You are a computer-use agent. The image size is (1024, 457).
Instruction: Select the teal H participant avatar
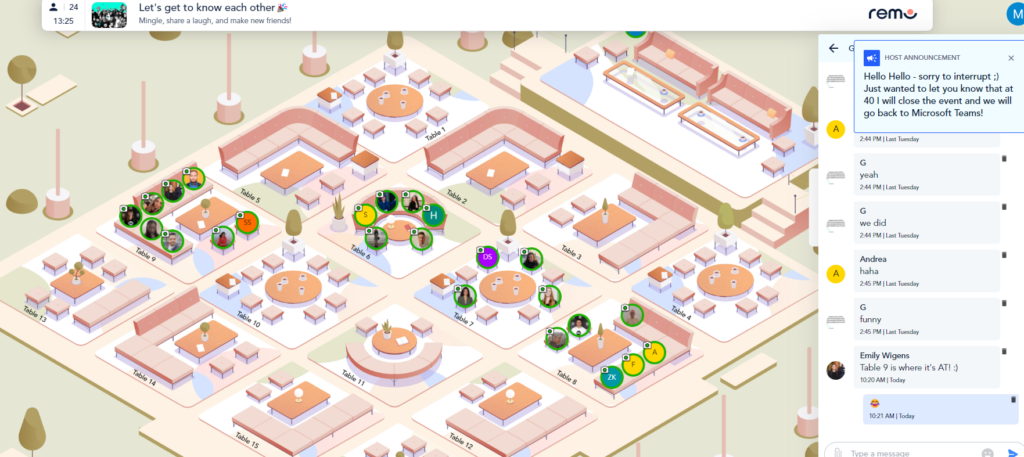pyautogui.click(x=433, y=214)
